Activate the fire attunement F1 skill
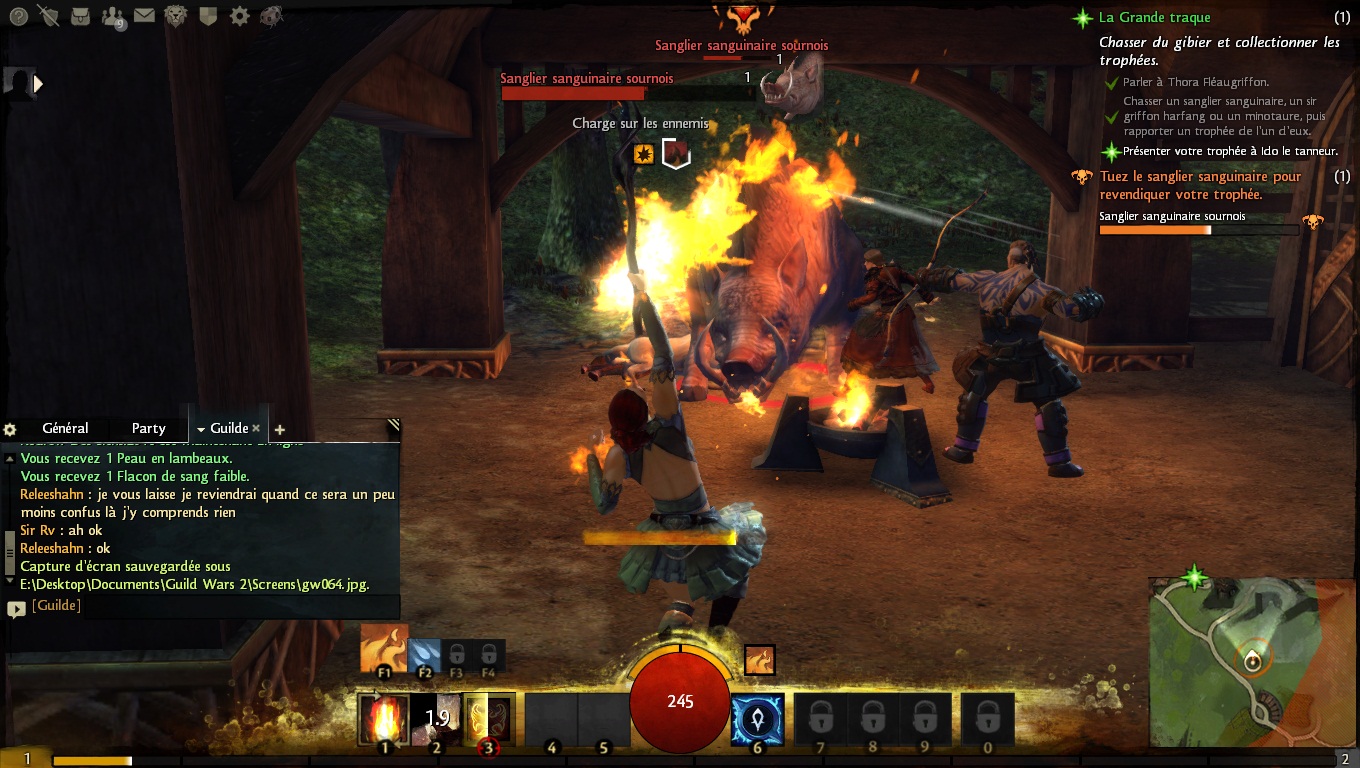This screenshot has height=768, width=1360. [384, 649]
